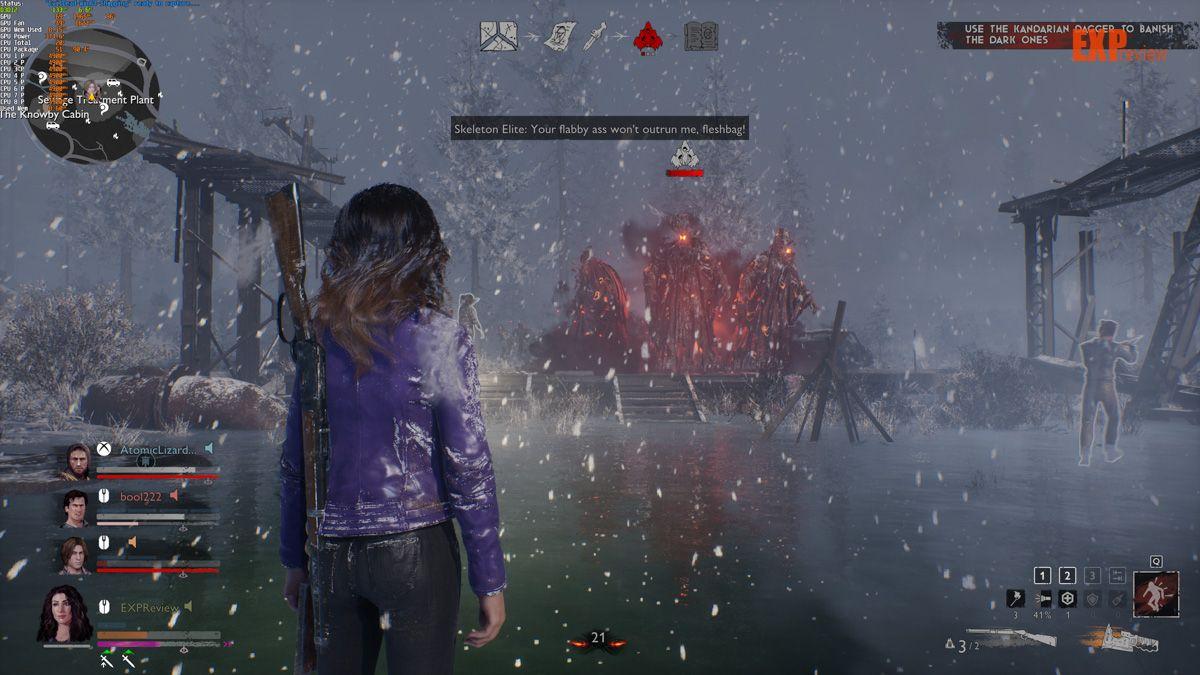This screenshot has height=675, width=1200.
Task: Click the sword buff status icon
Action: click(106, 660)
